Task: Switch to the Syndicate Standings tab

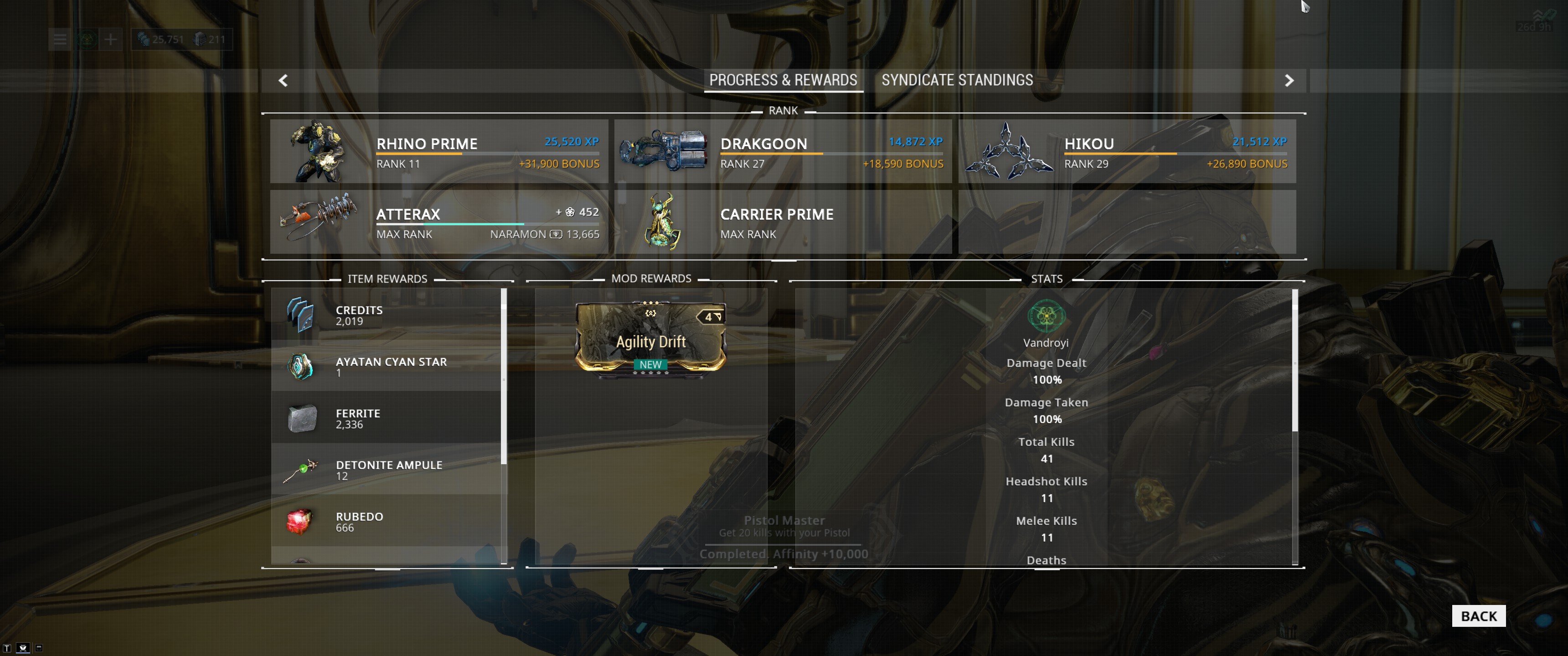Action: pyautogui.click(x=957, y=80)
